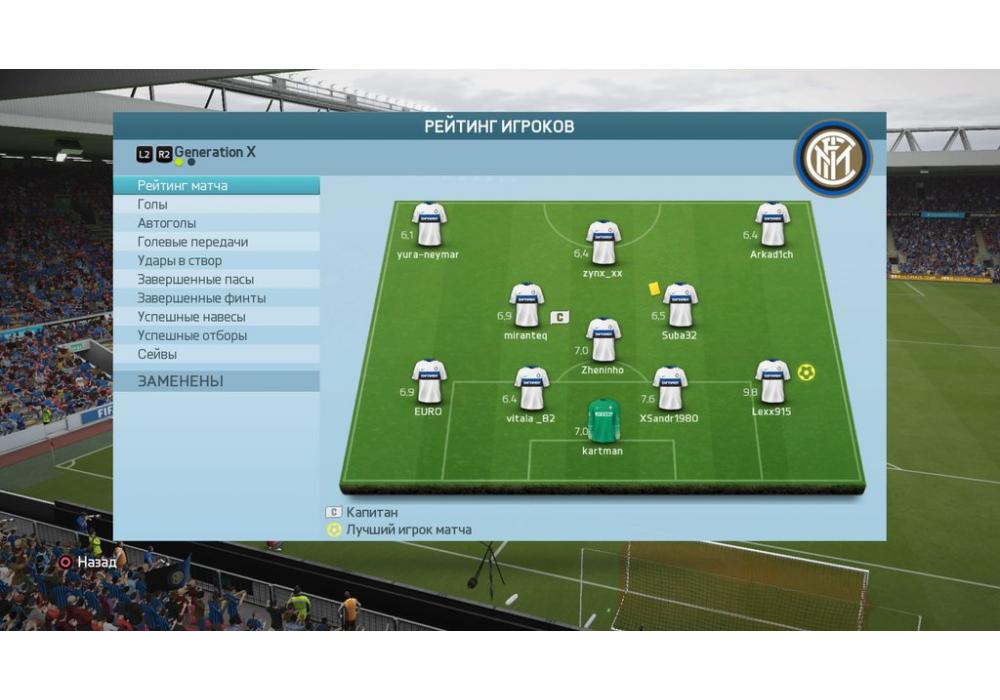This screenshot has width=1000, height=700.
Task: Open the Сейвы category
Action: (x=157, y=354)
